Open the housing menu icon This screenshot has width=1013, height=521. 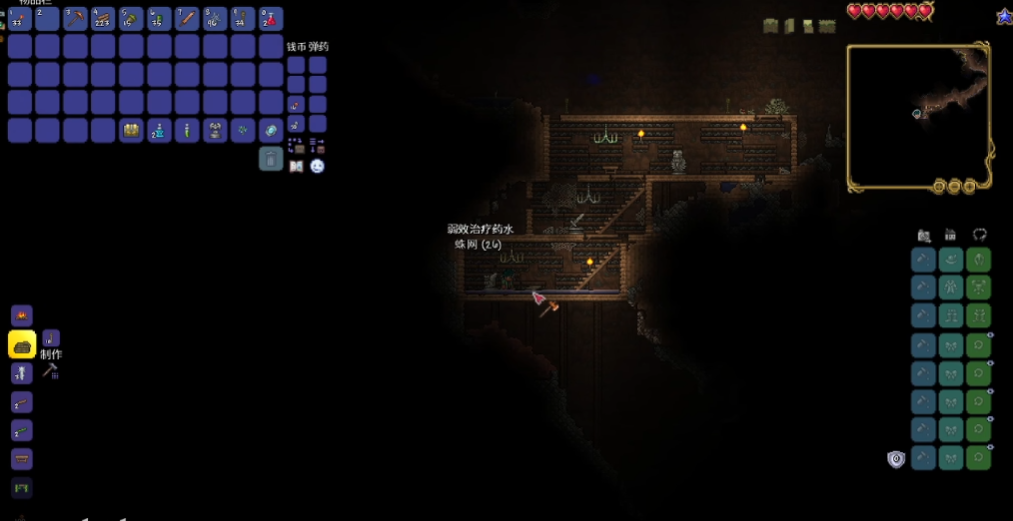pyautogui.click(x=951, y=235)
